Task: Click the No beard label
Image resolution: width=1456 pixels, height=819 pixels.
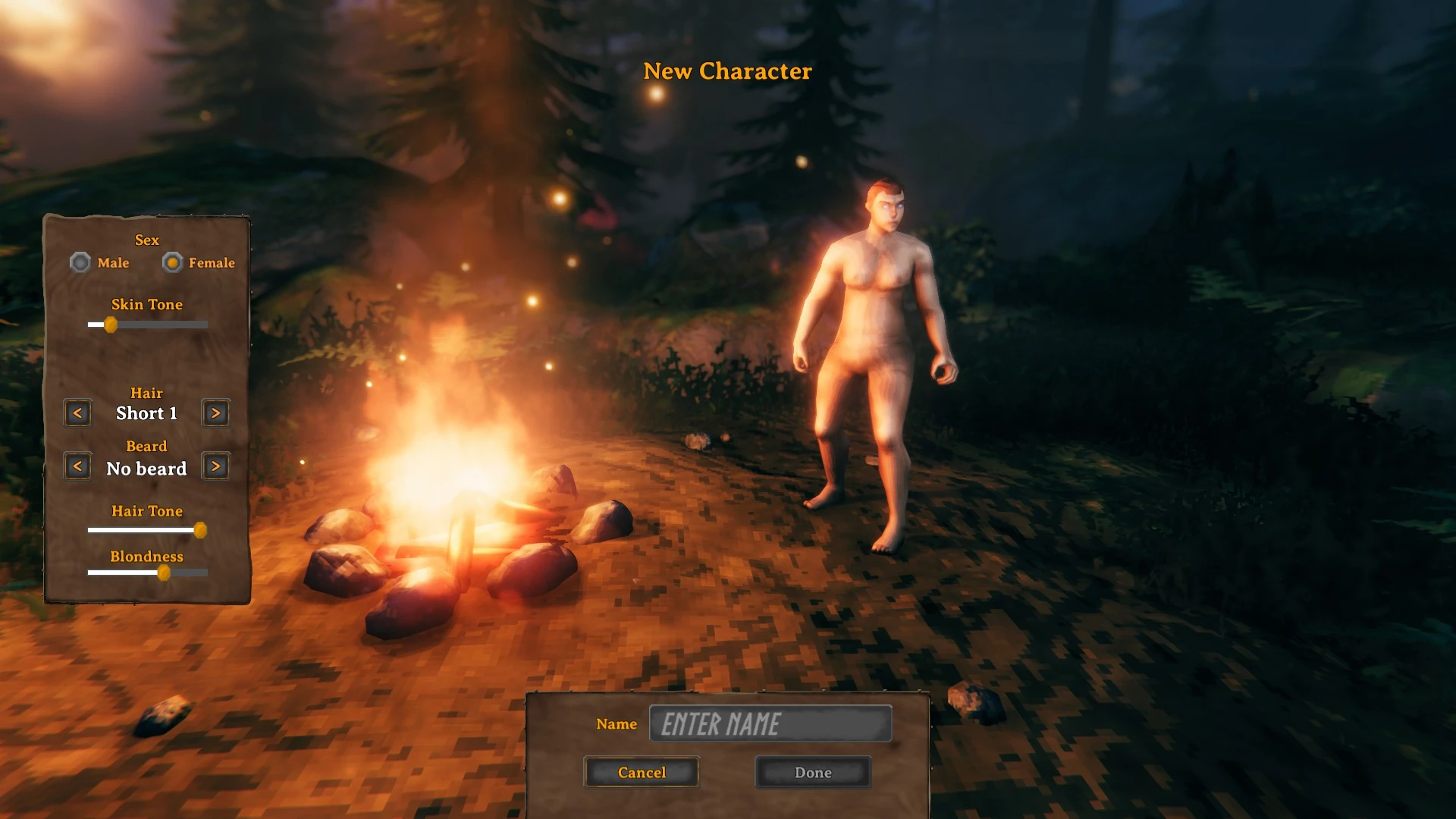Action: coord(146,468)
